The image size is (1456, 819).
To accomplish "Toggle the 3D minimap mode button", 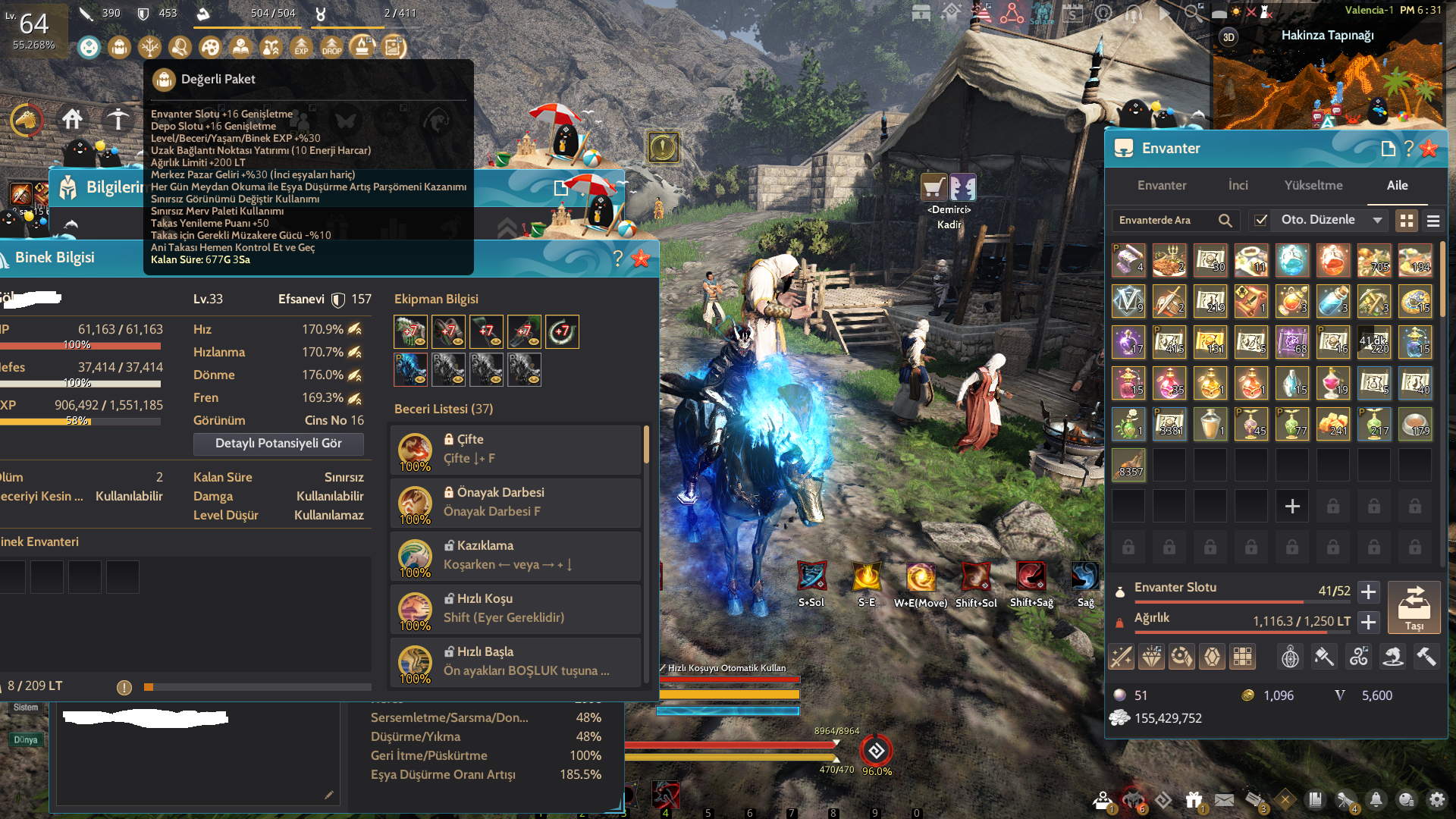I will tap(1228, 37).
